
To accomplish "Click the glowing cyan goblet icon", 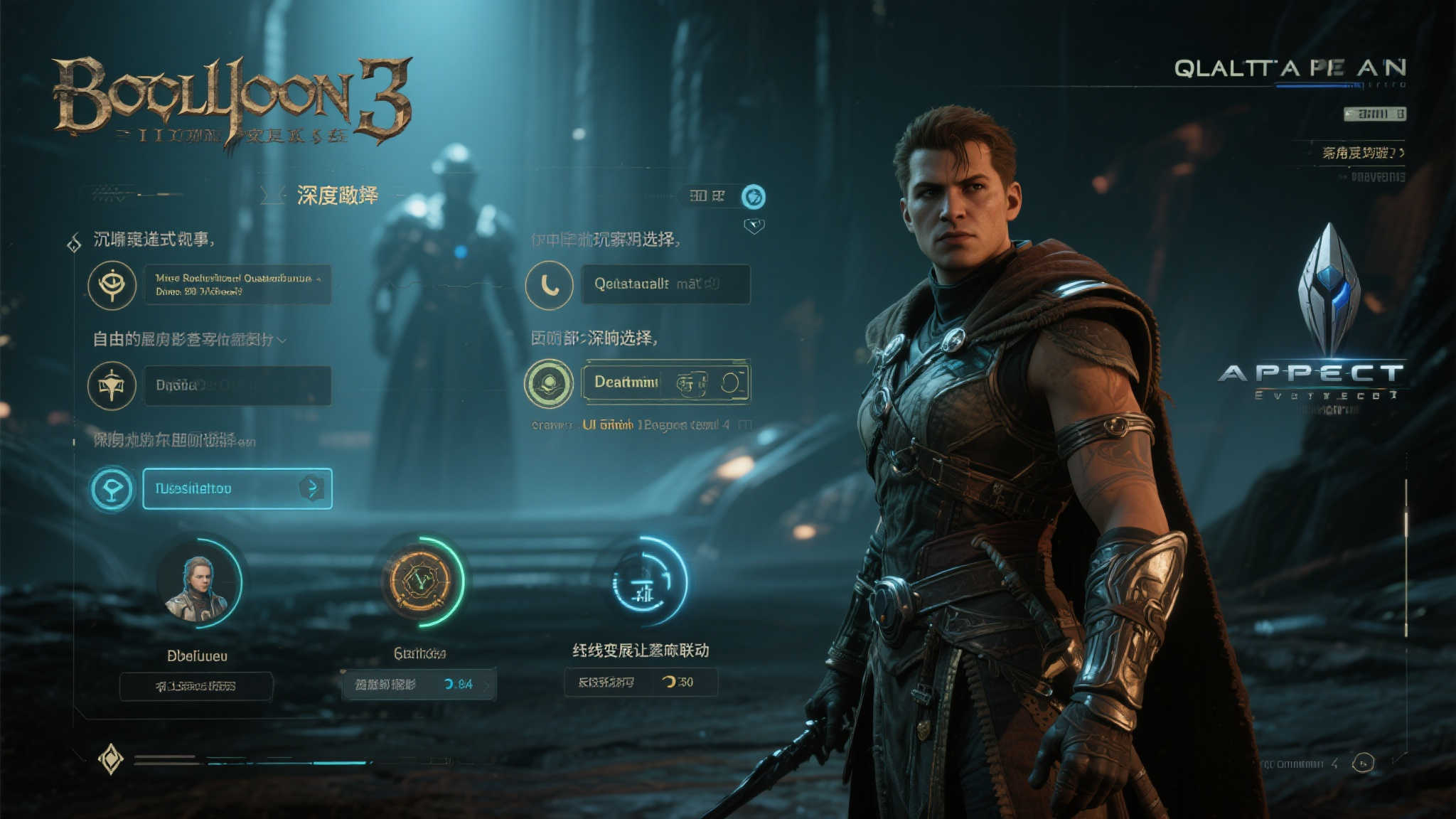I will coord(112,489).
